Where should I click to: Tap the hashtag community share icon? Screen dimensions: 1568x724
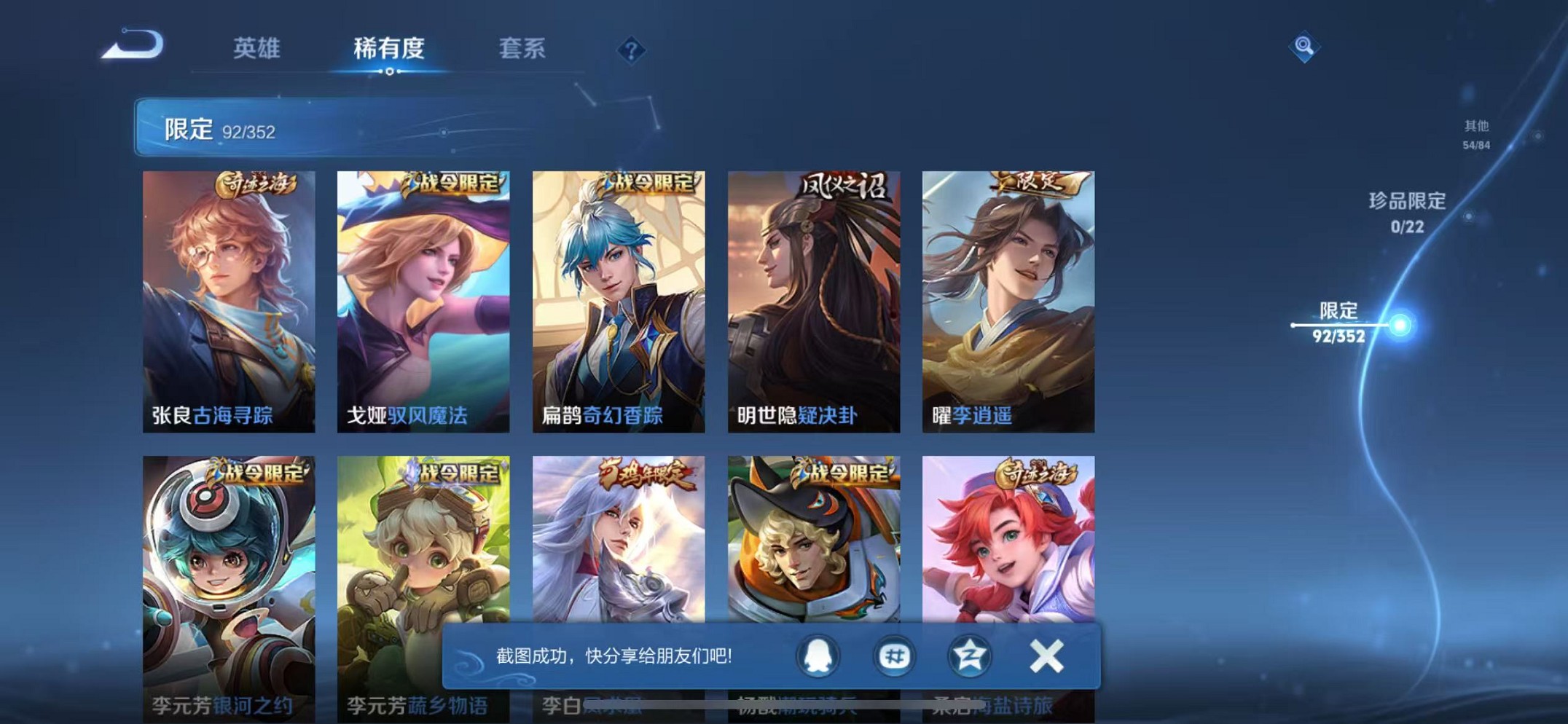[897, 656]
